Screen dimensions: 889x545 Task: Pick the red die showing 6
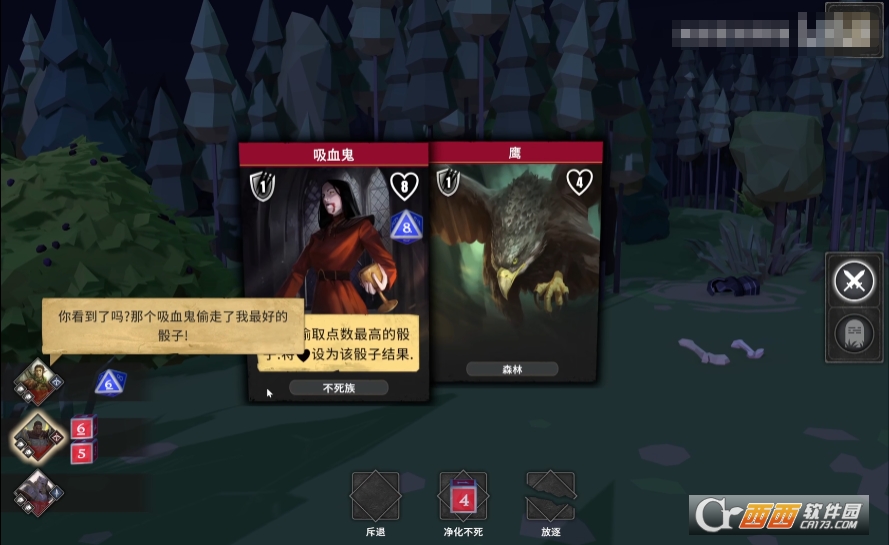(82, 429)
